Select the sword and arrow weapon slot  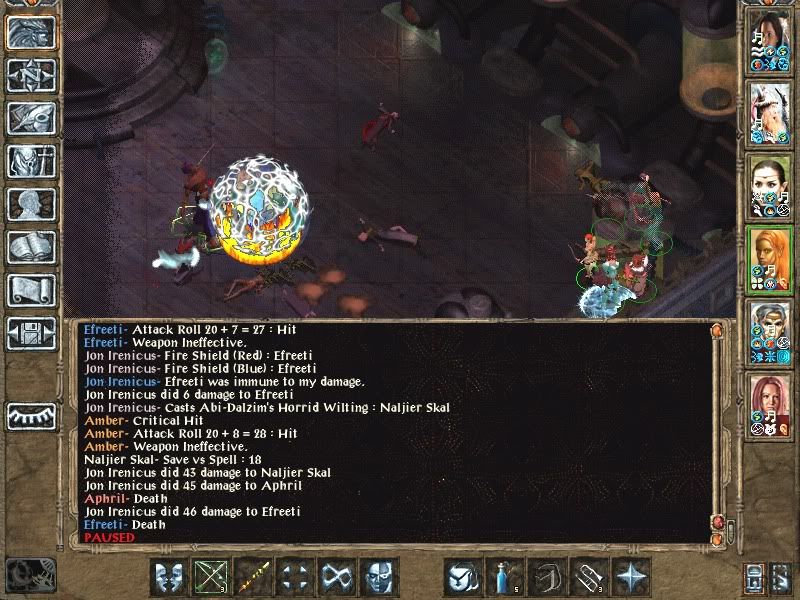[253, 577]
